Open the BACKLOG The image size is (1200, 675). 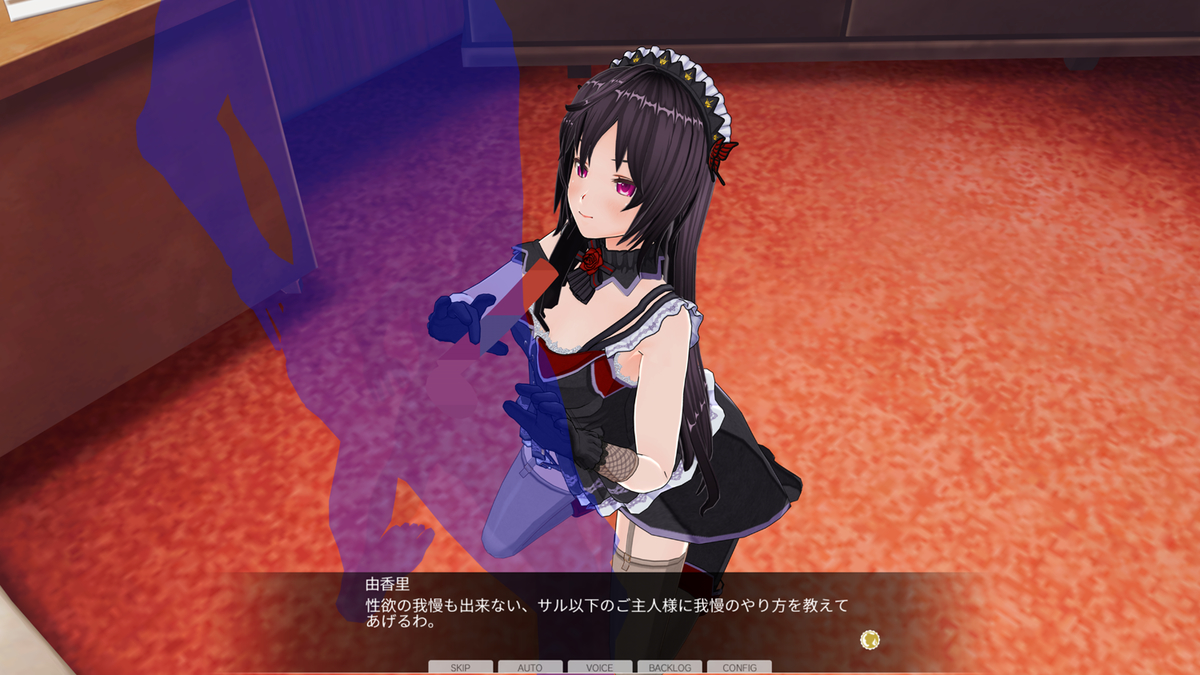click(669, 667)
